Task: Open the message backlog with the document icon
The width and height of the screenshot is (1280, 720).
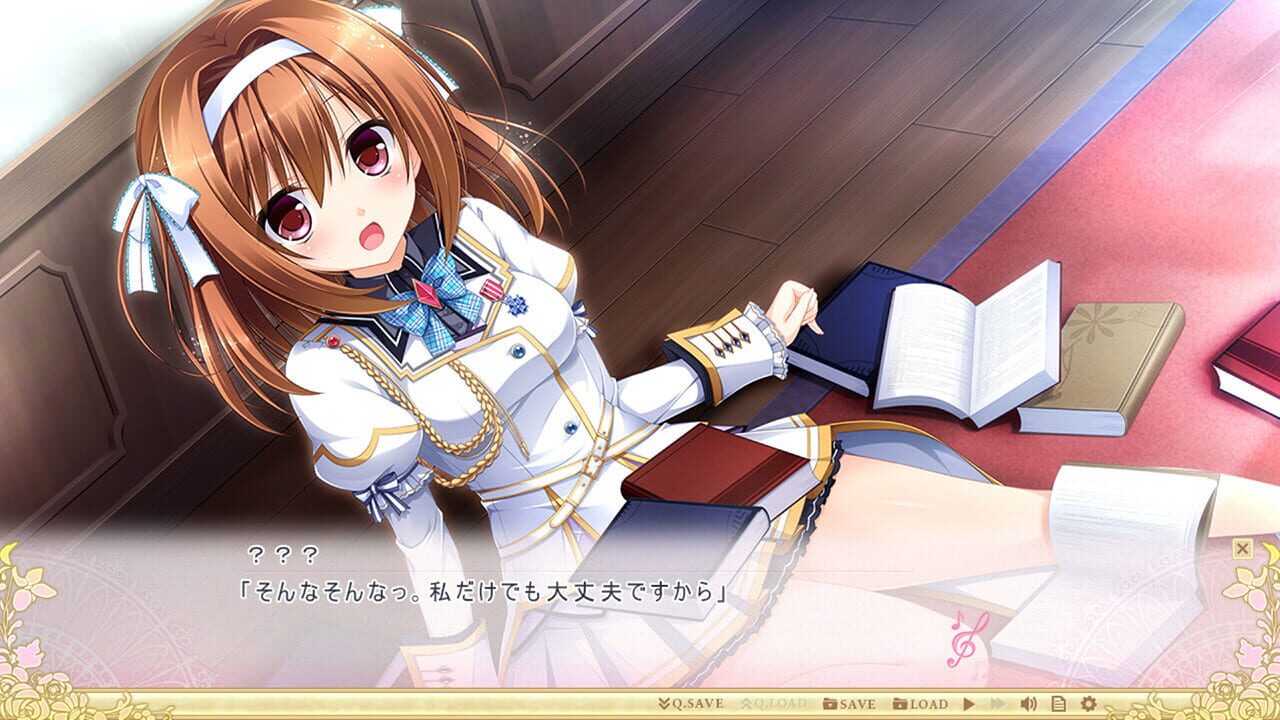Action: pos(1059,705)
